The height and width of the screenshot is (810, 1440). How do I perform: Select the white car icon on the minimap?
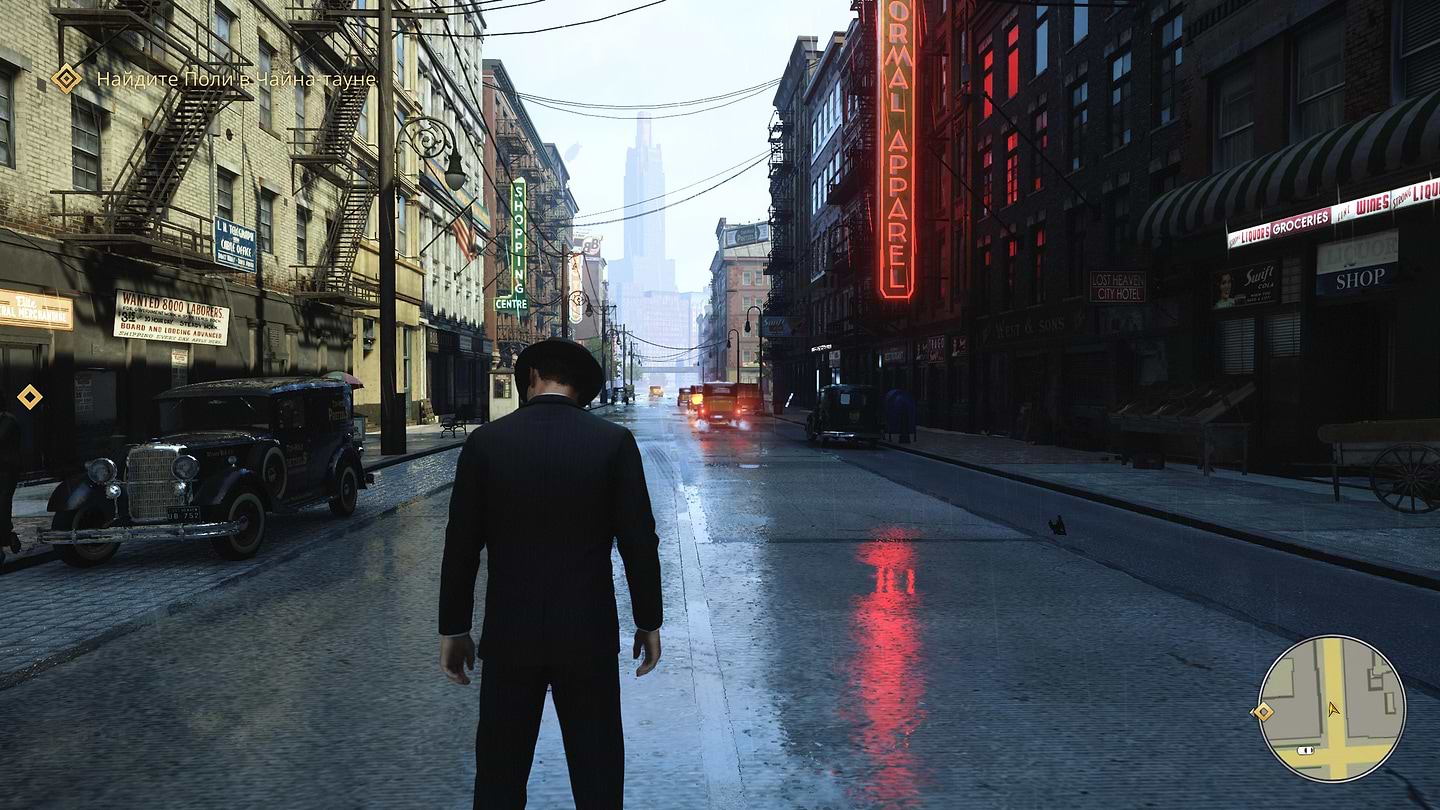[x=1304, y=750]
